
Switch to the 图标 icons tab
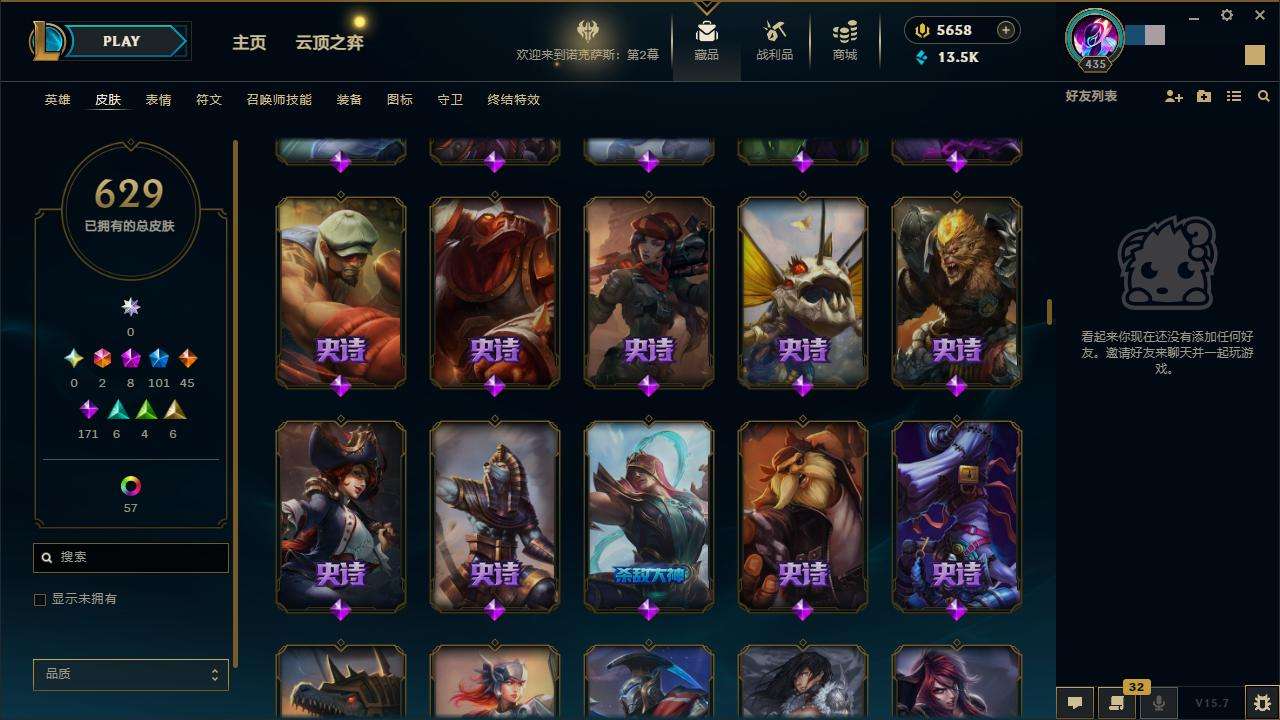coord(399,100)
